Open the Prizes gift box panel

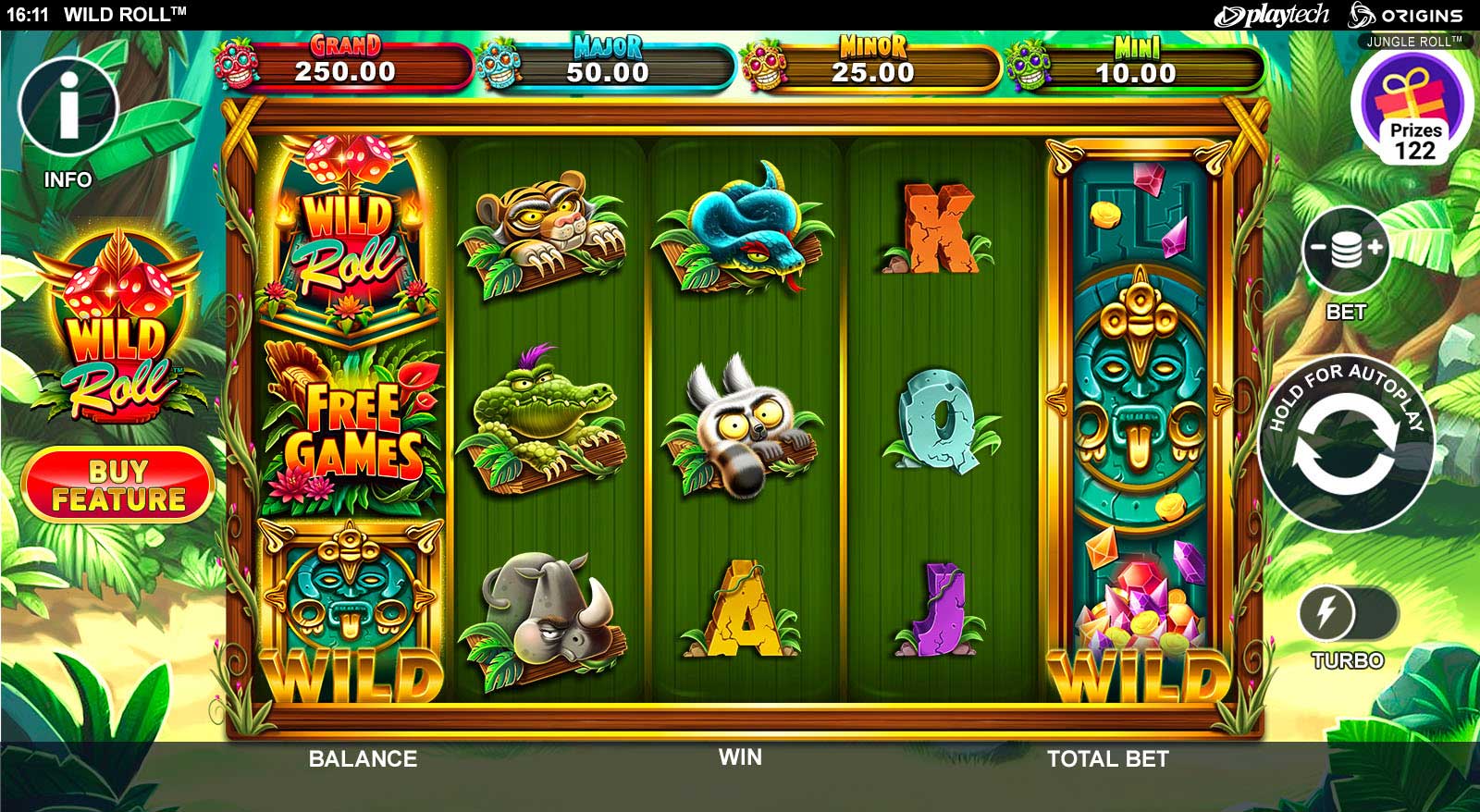1412,109
